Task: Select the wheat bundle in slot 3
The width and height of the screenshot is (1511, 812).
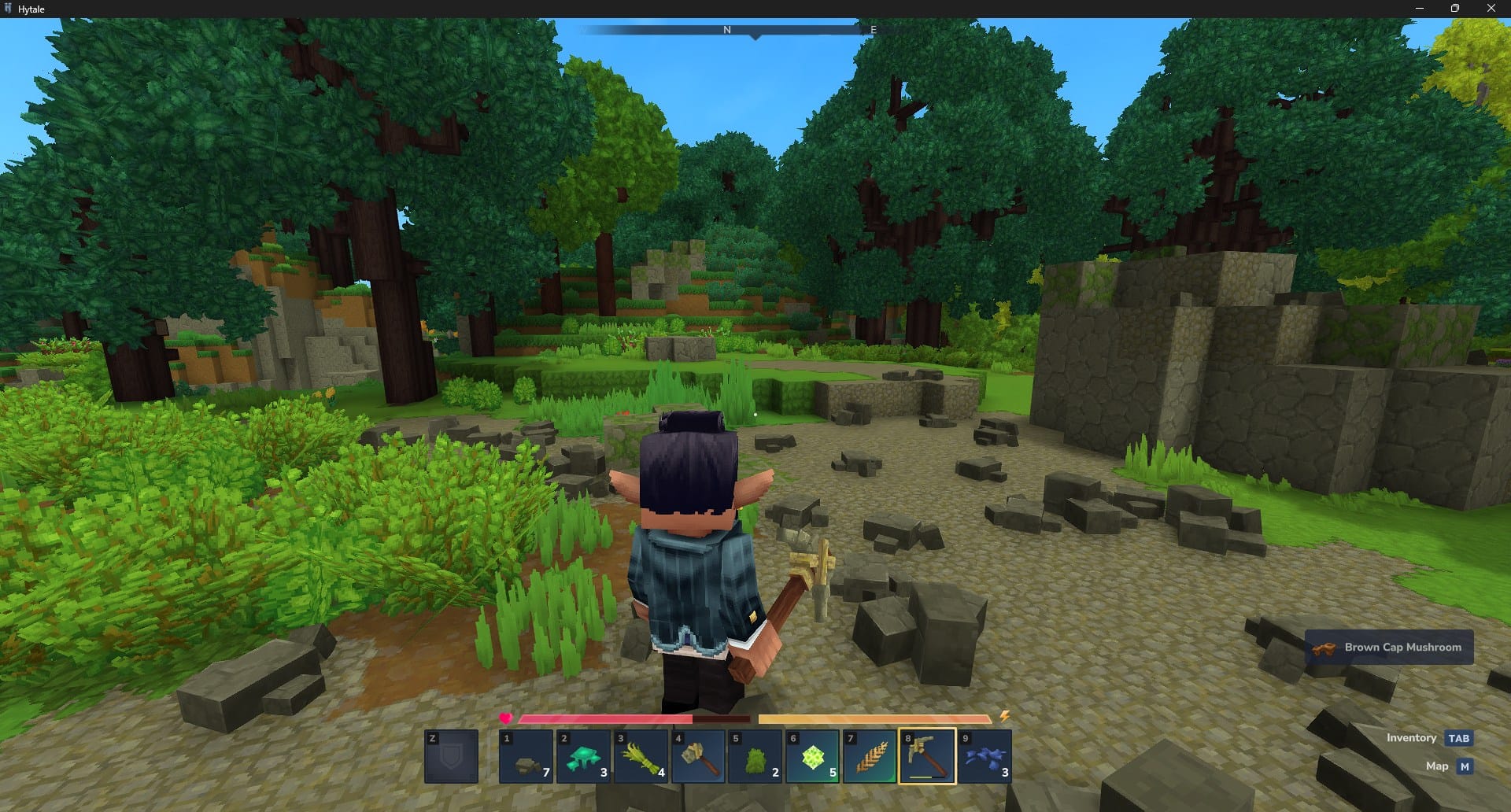Action: point(641,757)
